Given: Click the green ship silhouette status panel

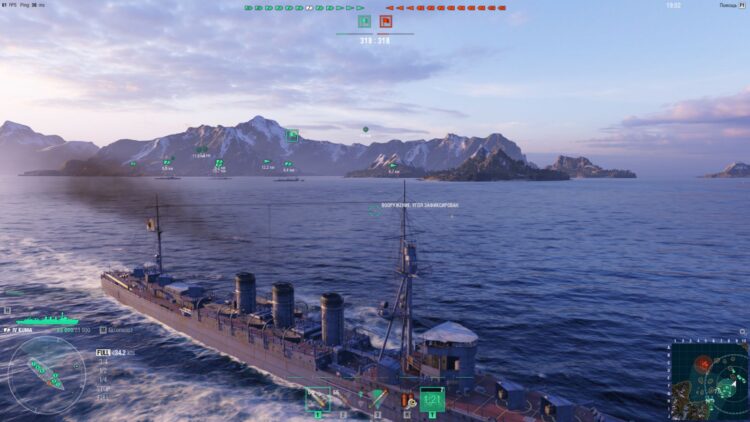Looking at the screenshot, I should (45, 320).
